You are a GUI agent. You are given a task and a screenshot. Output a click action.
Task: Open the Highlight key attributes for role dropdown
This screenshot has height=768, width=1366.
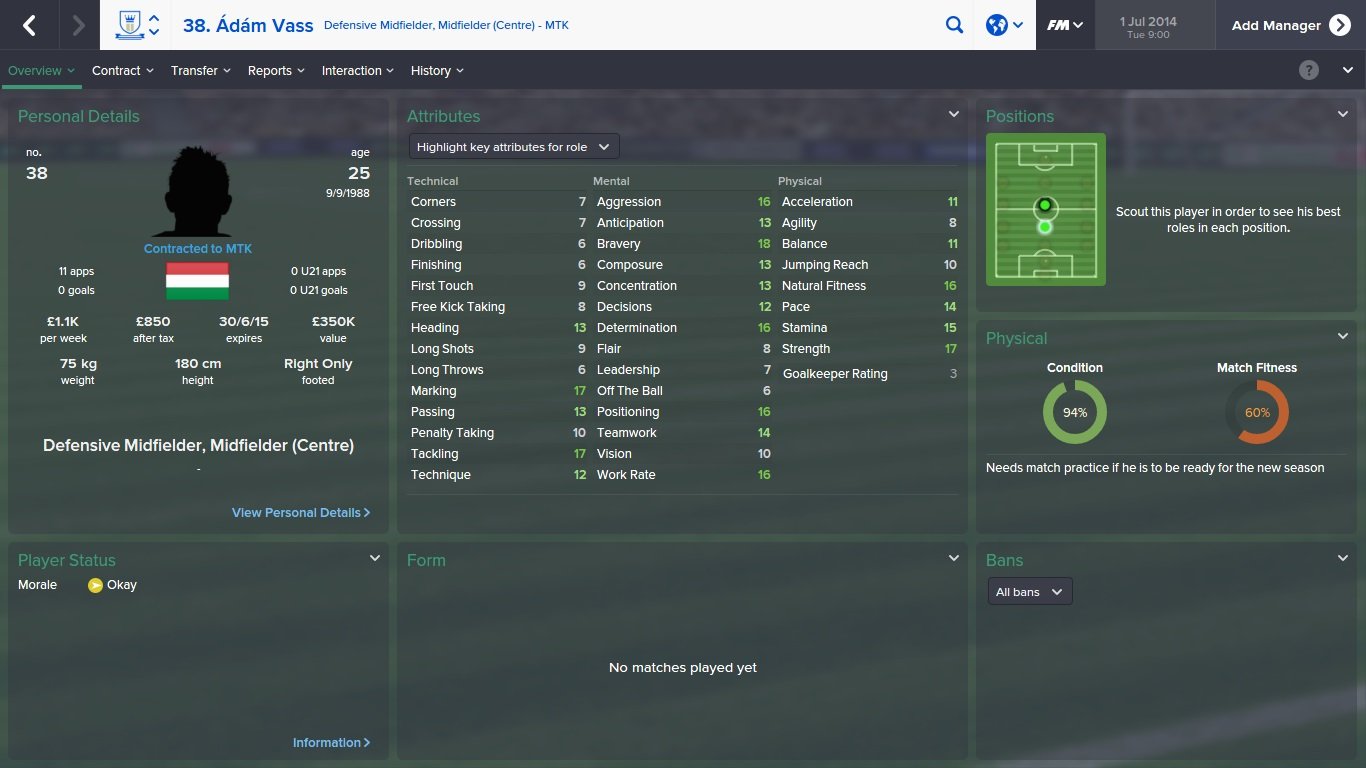point(513,146)
